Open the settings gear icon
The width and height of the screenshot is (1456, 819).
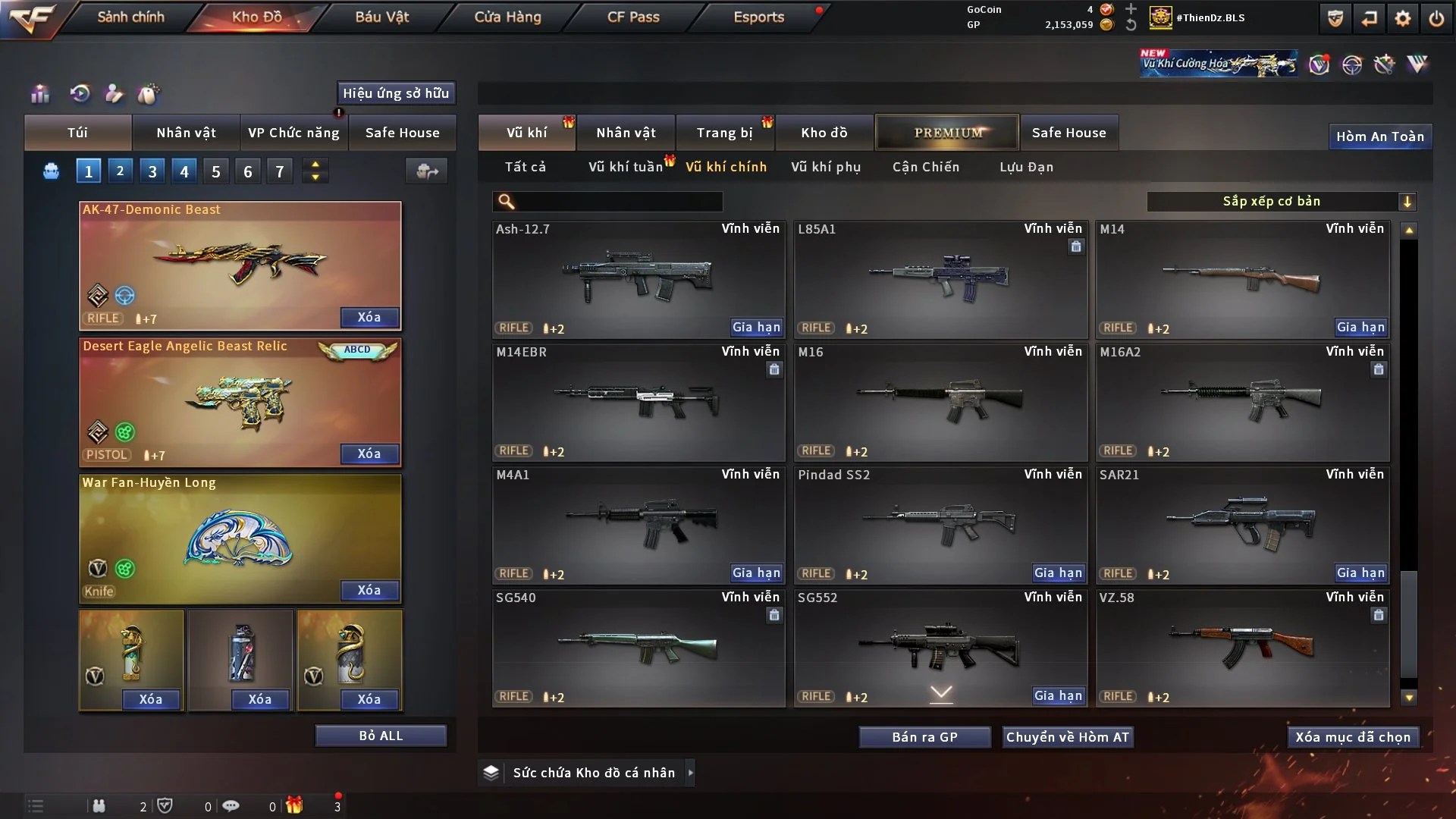coord(1402,18)
